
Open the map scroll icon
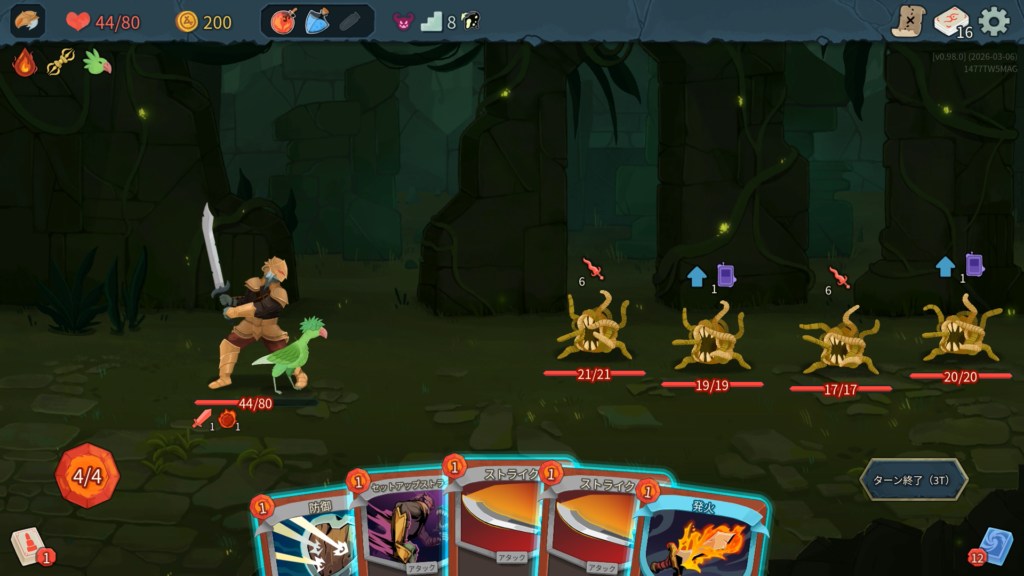tap(908, 21)
